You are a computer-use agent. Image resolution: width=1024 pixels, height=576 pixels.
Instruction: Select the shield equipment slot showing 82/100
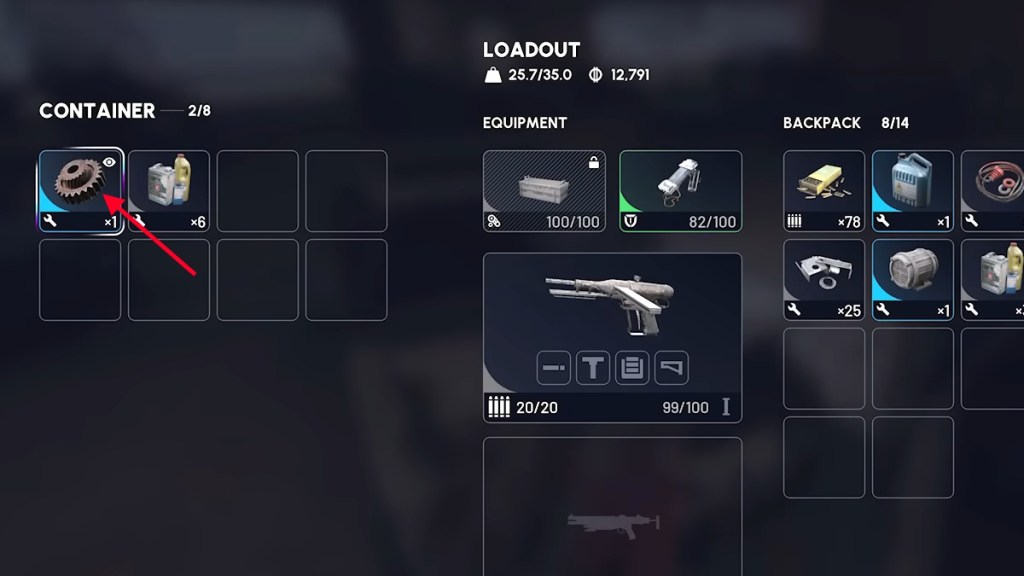click(x=680, y=191)
